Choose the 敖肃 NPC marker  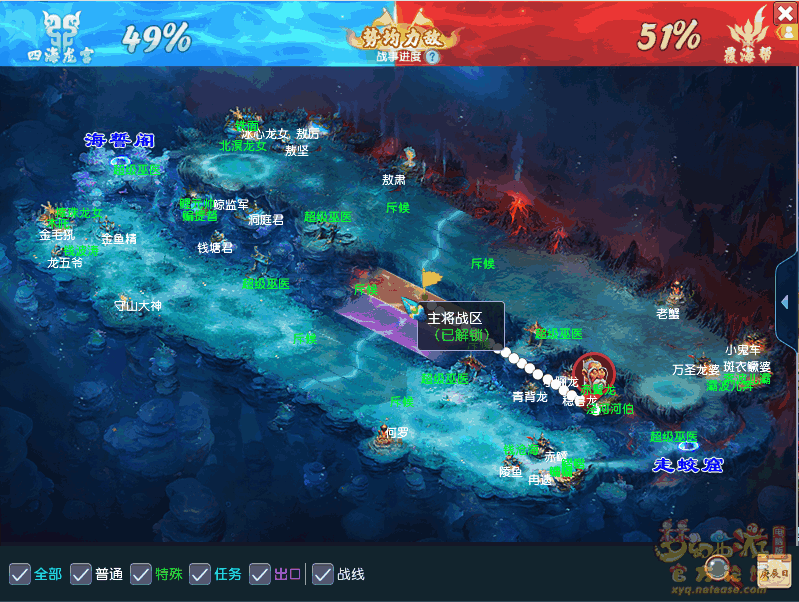coord(394,180)
